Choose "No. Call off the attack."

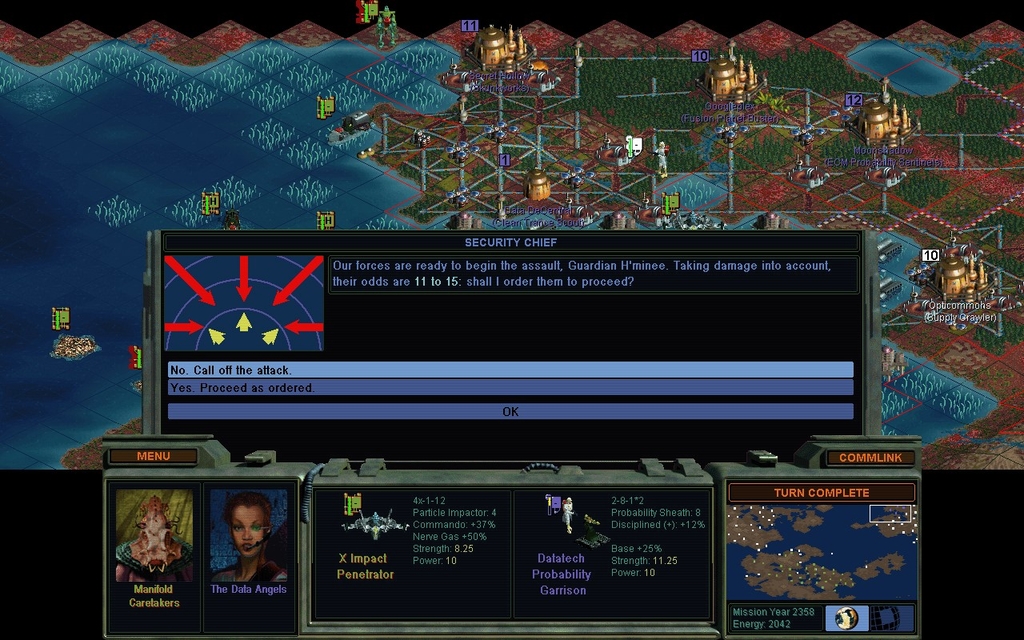click(510, 370)
